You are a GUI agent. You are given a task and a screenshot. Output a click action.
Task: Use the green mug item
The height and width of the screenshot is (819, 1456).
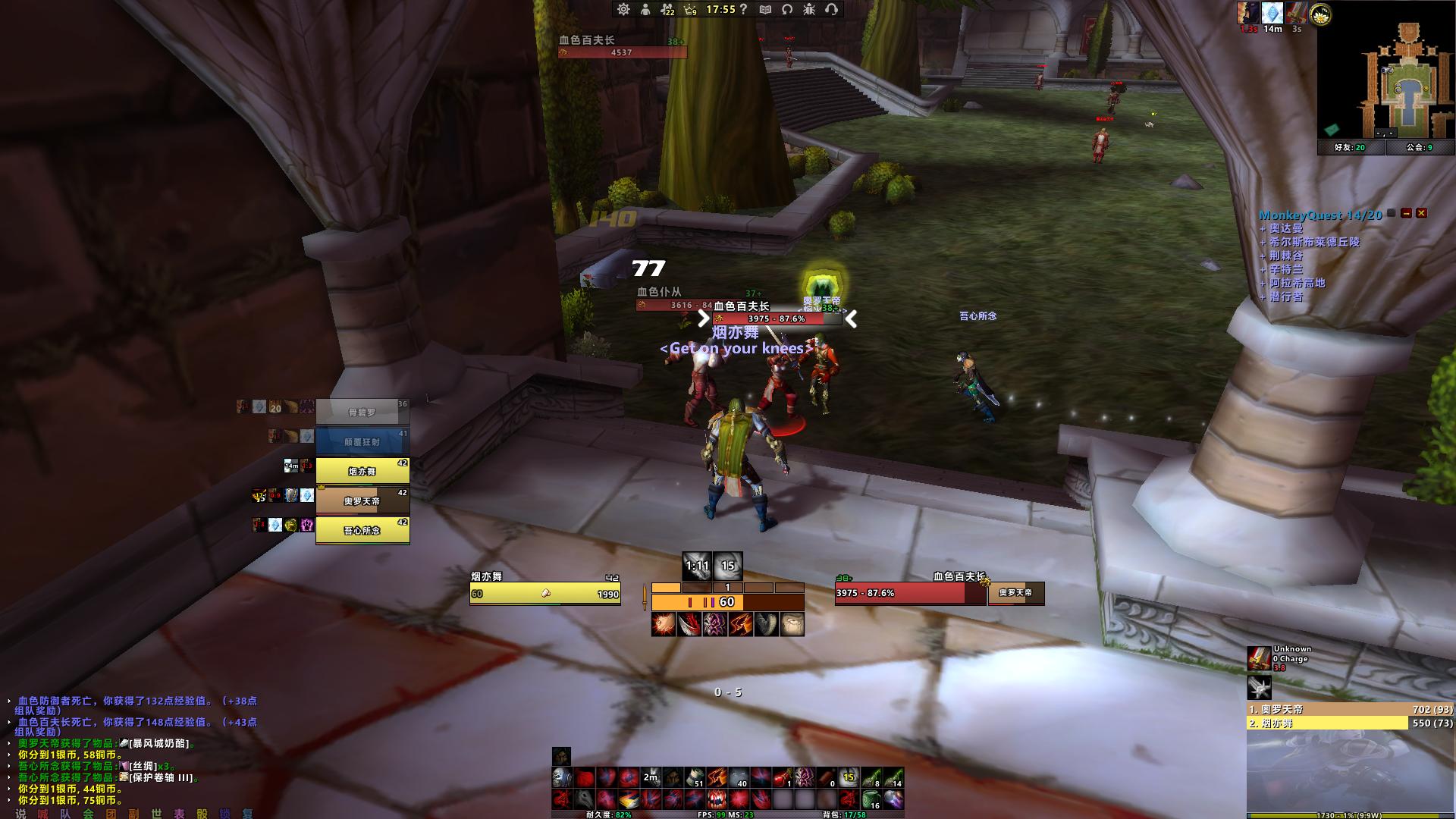point(871,799)
